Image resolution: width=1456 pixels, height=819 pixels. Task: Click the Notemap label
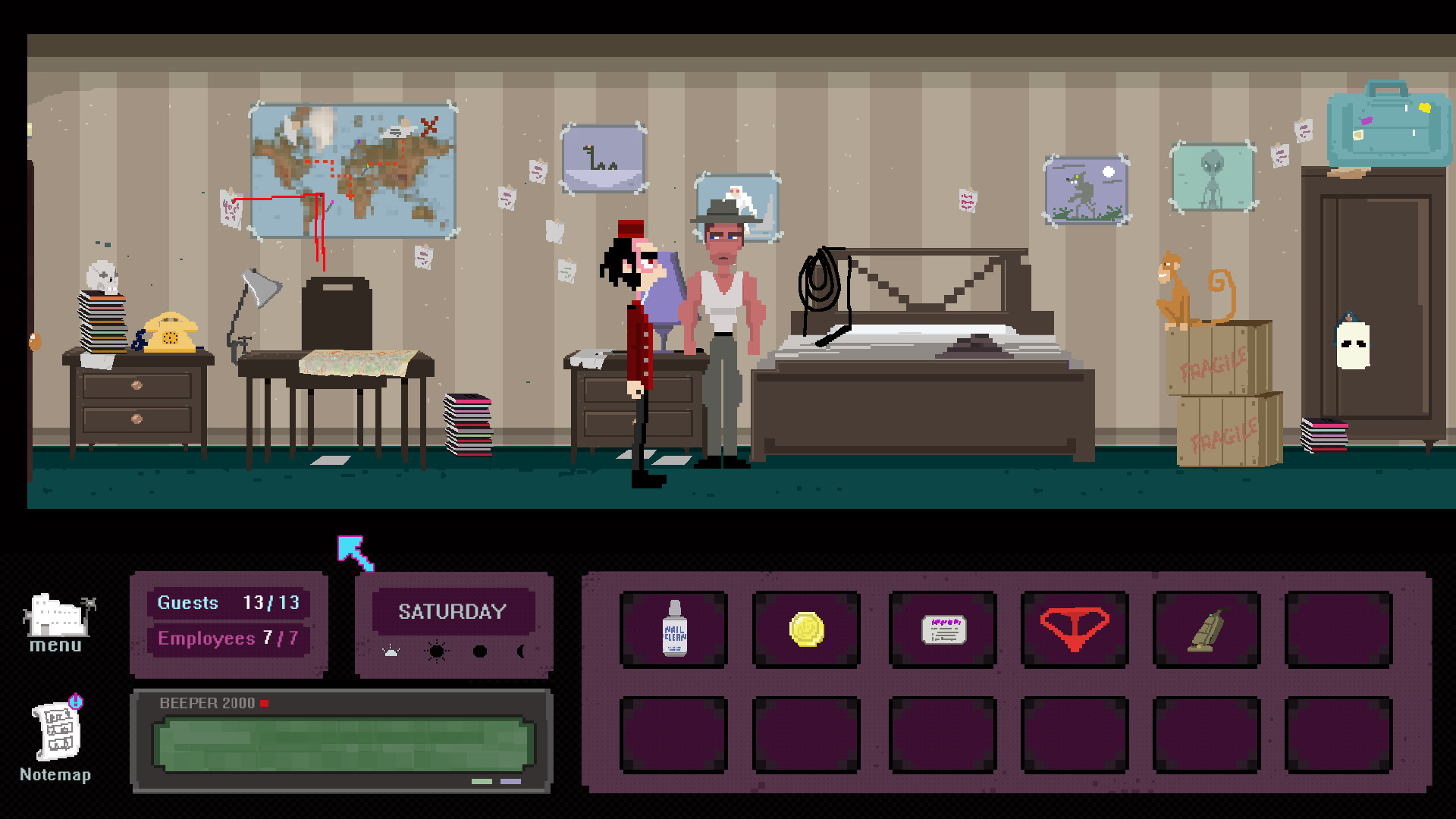click(x=55, y=775)
